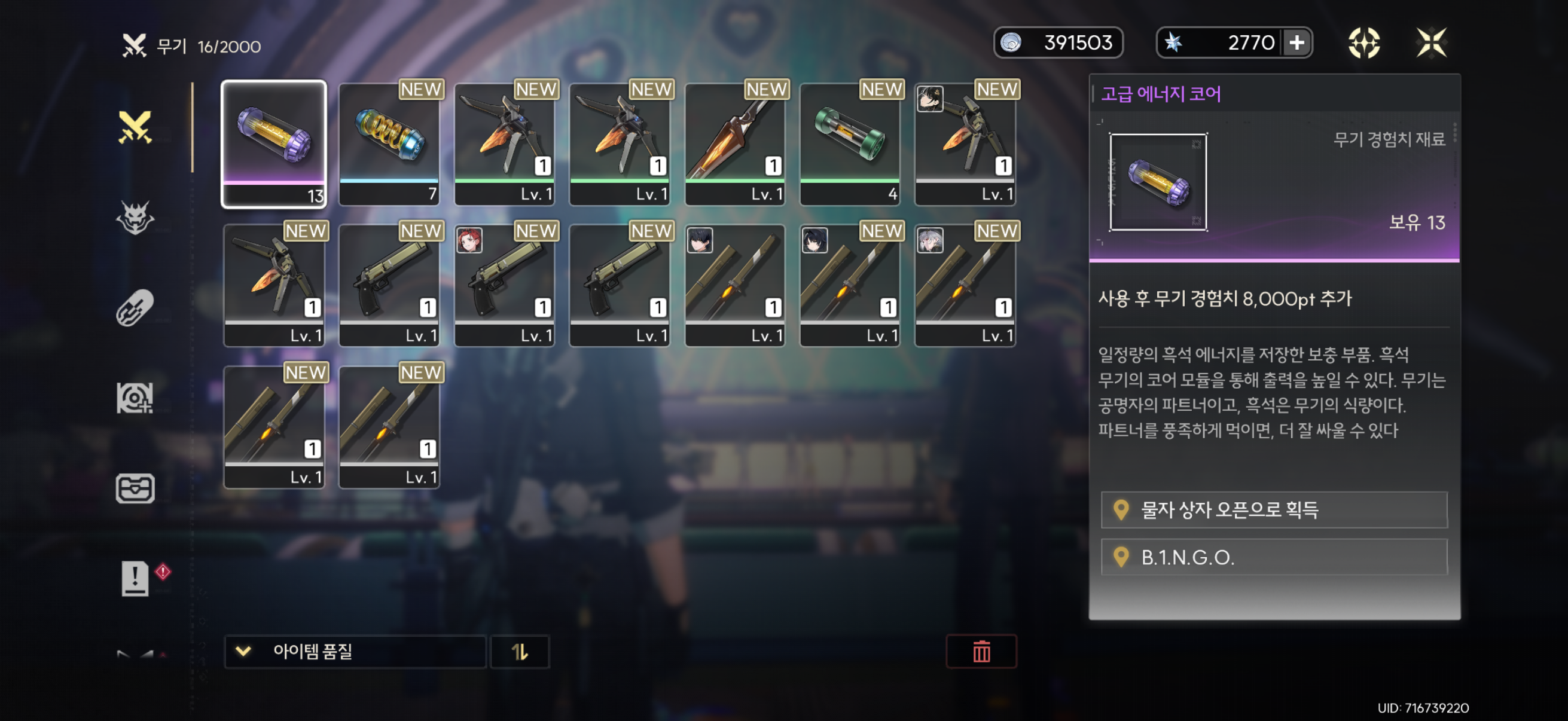Switch to the weapons crossed-swords tab
1568x721 pixels.
pos(135,127)
